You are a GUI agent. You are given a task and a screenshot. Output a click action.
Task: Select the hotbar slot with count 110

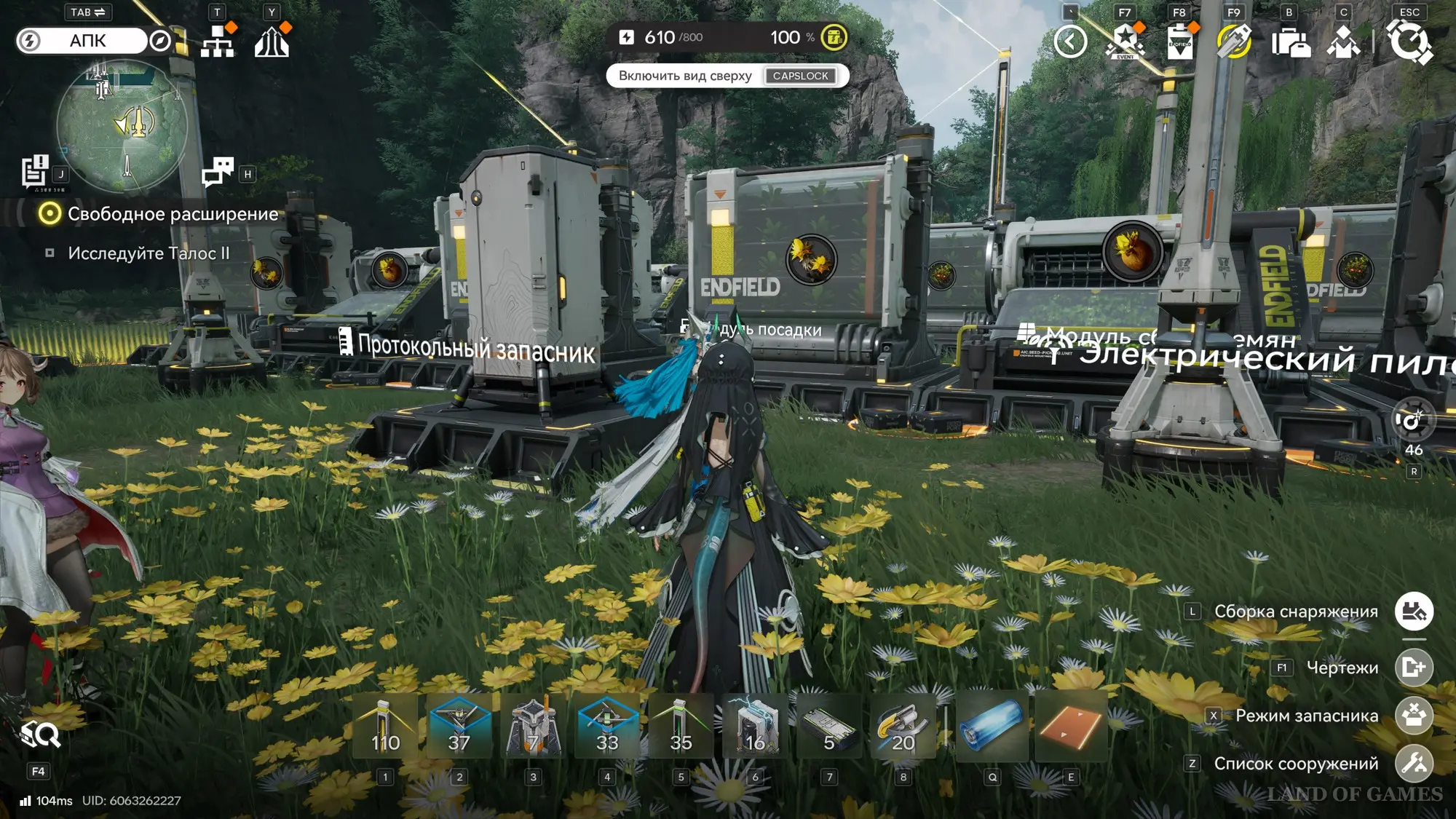(385, 727)
